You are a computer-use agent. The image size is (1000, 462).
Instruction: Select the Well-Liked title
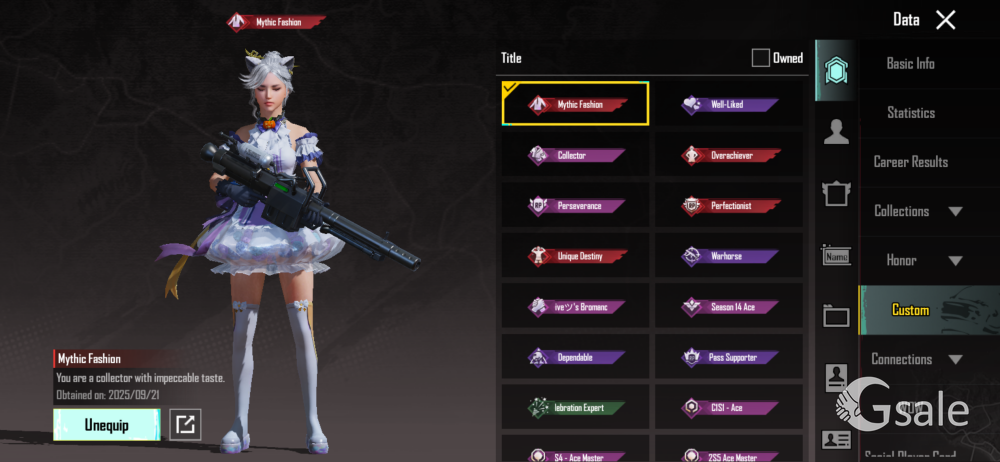[x=729, y=104]
